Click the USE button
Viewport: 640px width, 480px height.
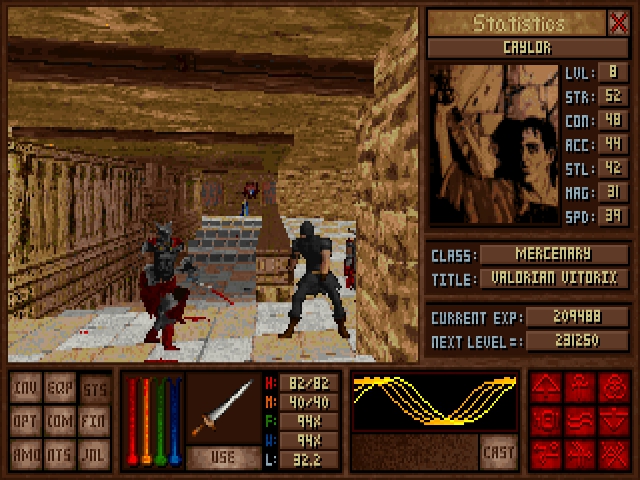tap(223, 457)
